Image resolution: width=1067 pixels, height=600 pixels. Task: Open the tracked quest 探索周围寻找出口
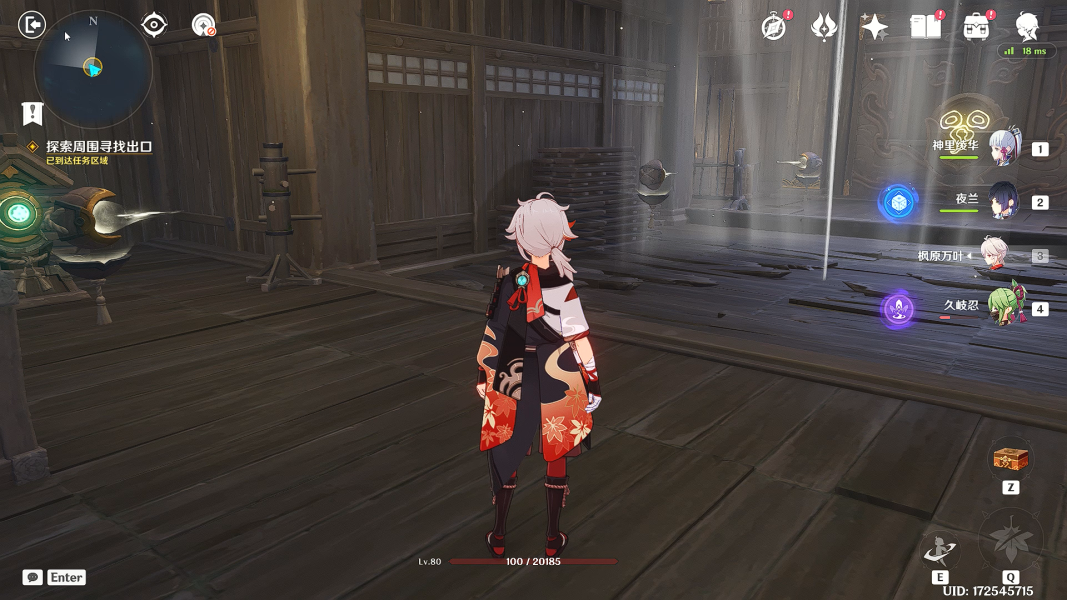[99, 146]
